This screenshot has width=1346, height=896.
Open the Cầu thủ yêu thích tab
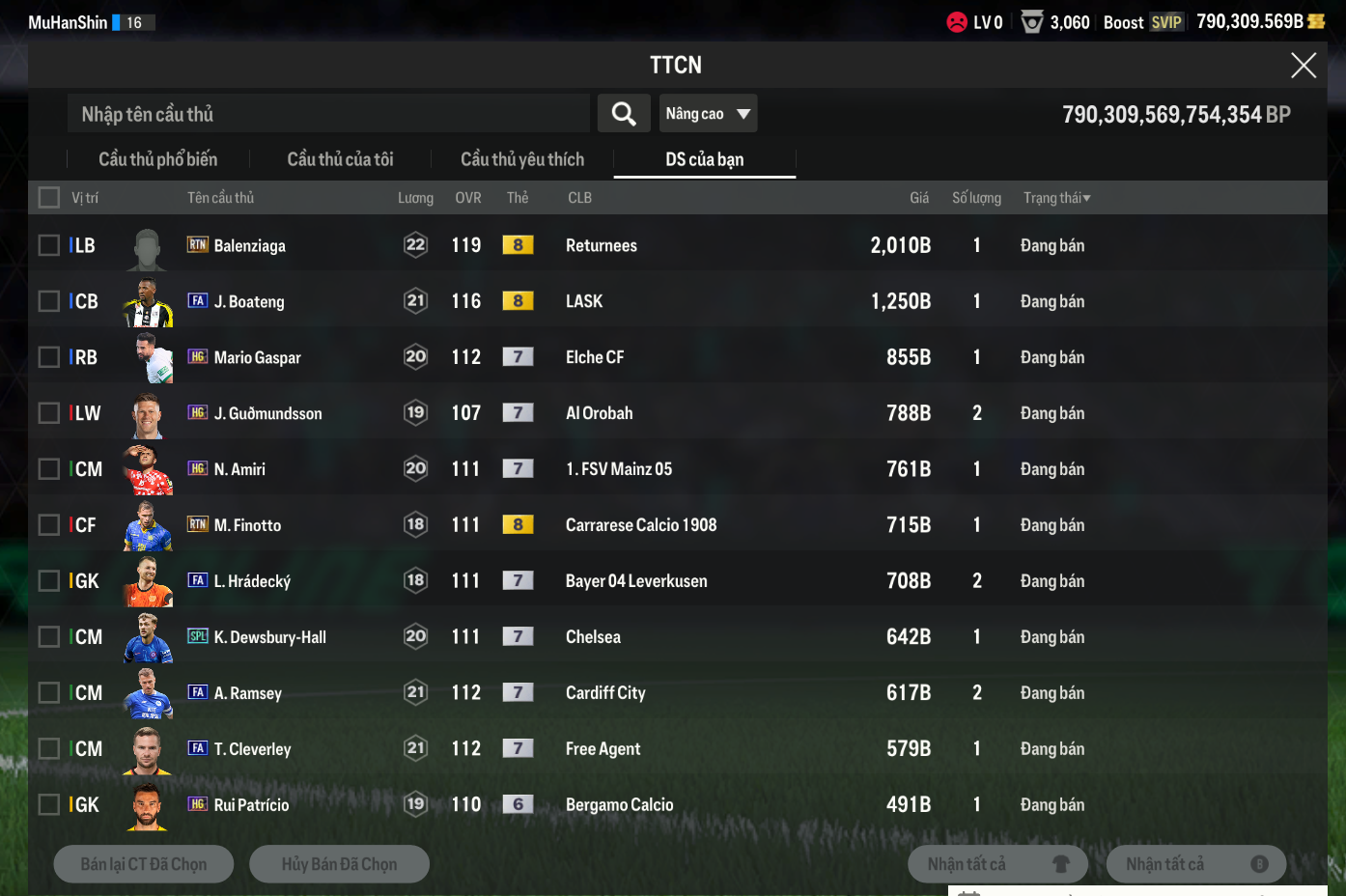(x=522, y=159)
